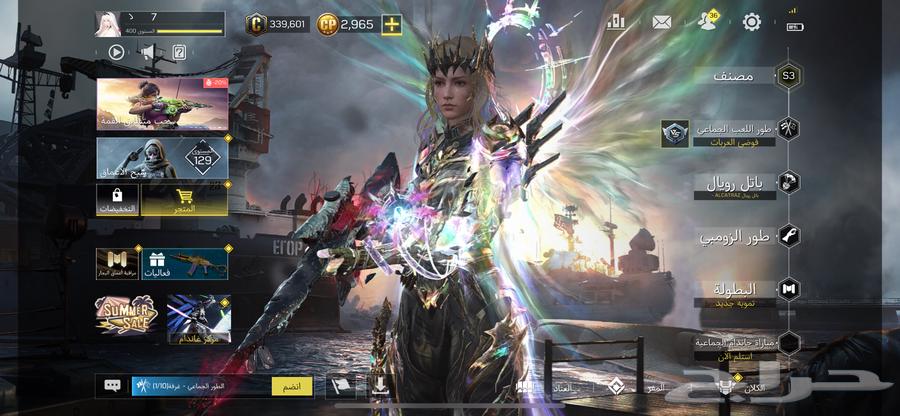Open the leaderboard bar-chart icon

(x=615, y=22)
